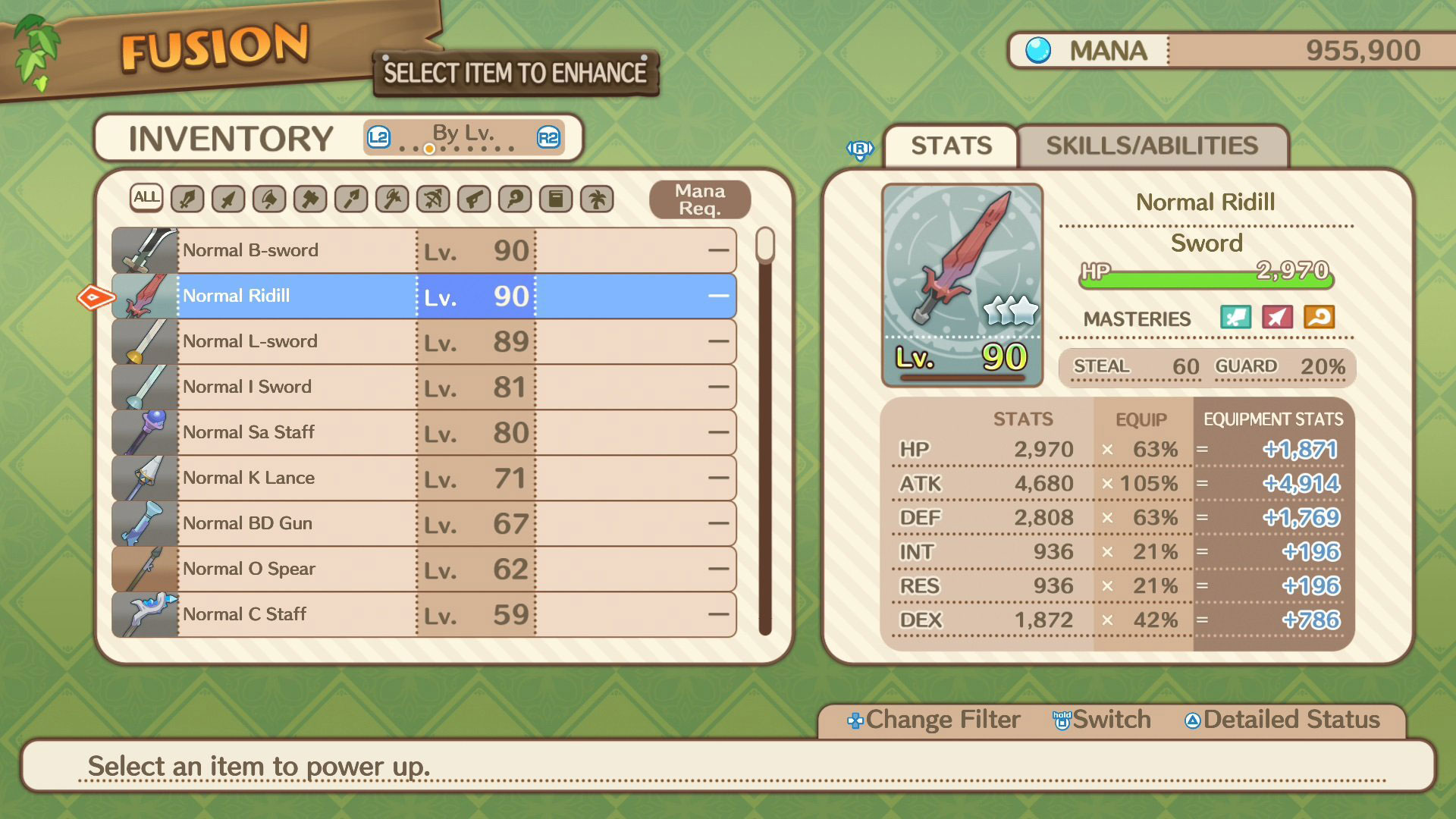Open the Stats tab
The image size is (1456, 819).
pos(951,146)
